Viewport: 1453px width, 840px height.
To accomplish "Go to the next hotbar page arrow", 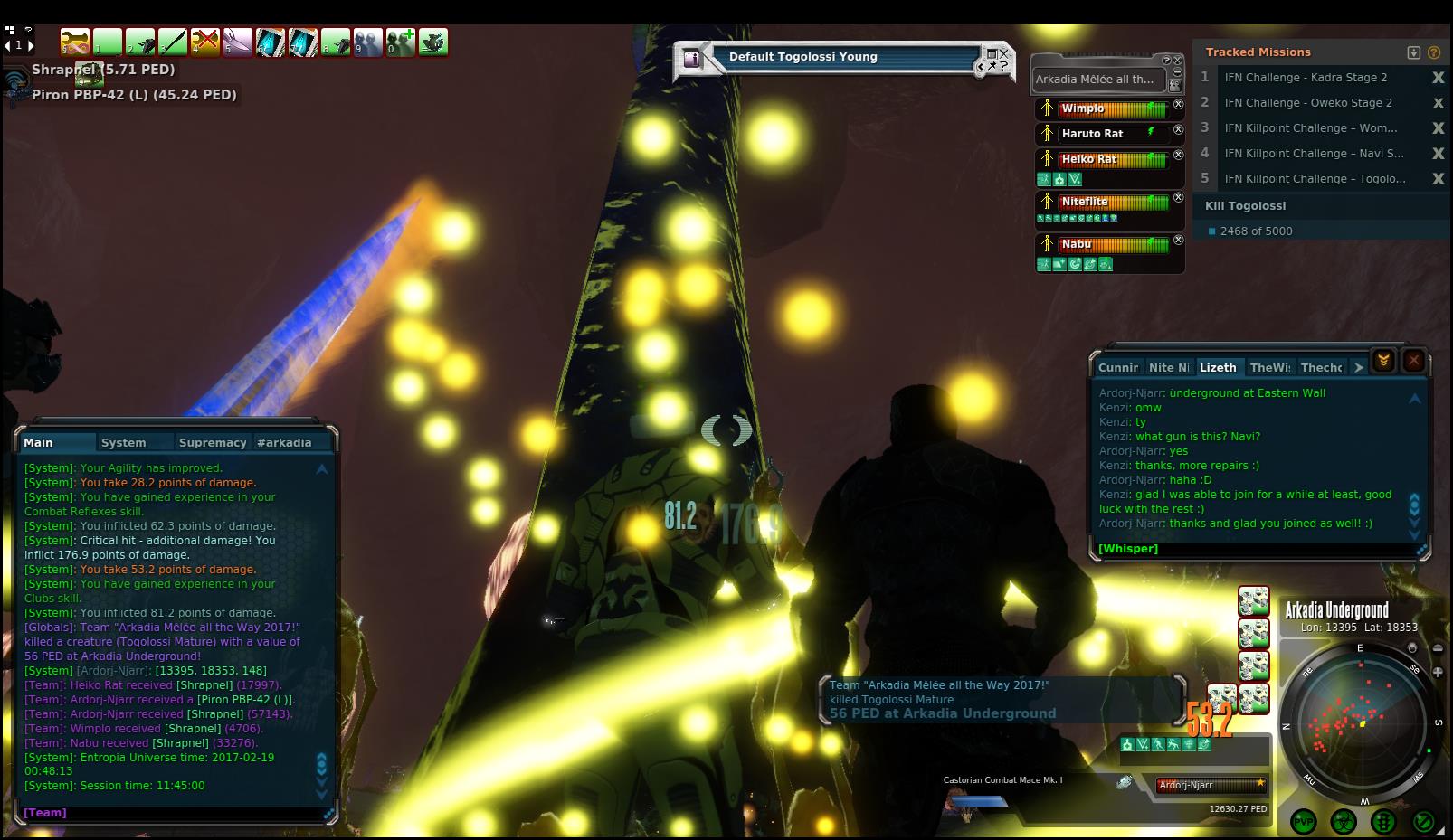I will (x=31, y=45).
